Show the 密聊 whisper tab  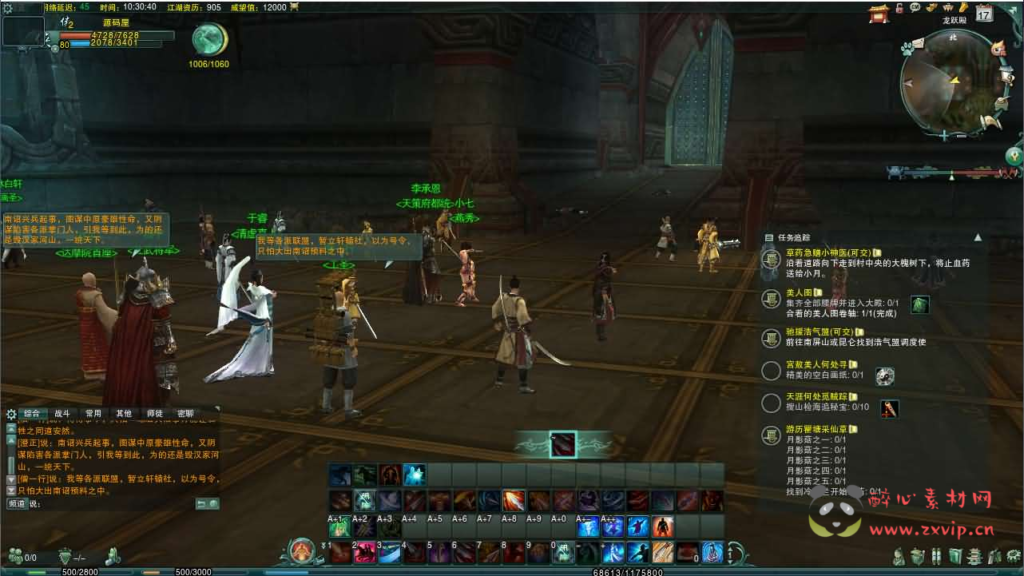(x=185, y=412)
